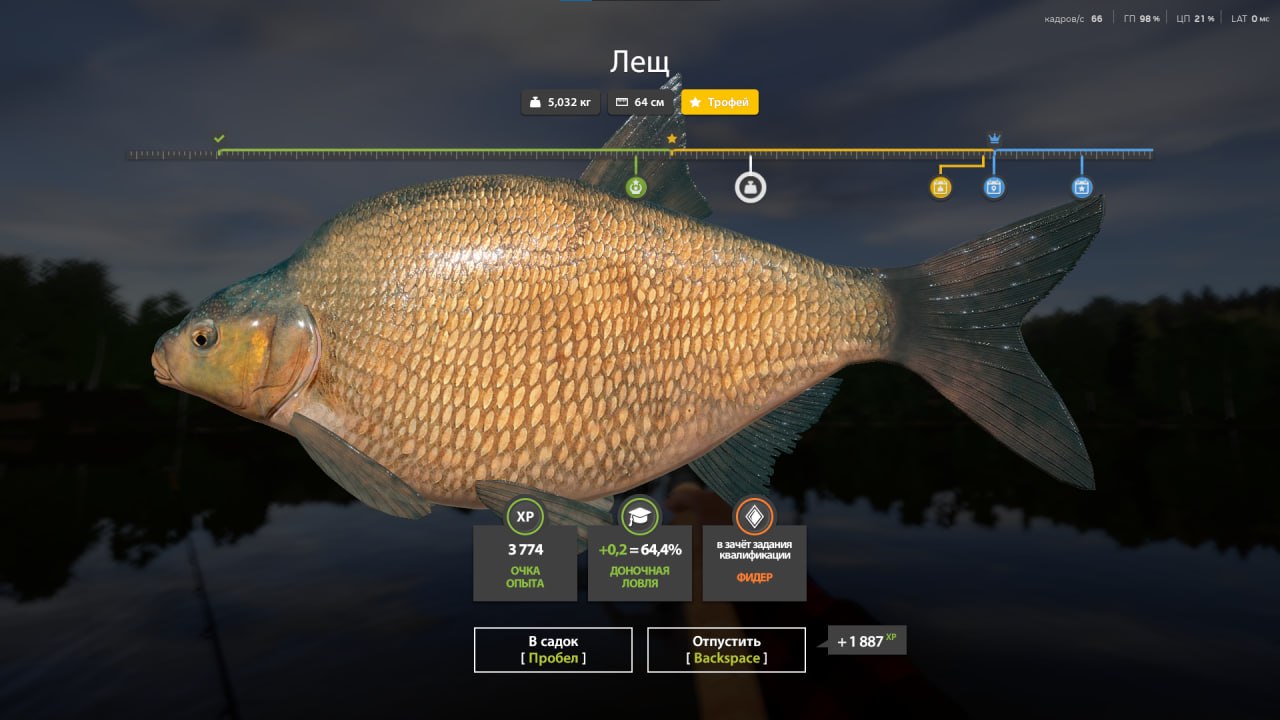Select the white weight marker on the scale
The width and height of the screenshot is (1280, 720).
point(751,187)
